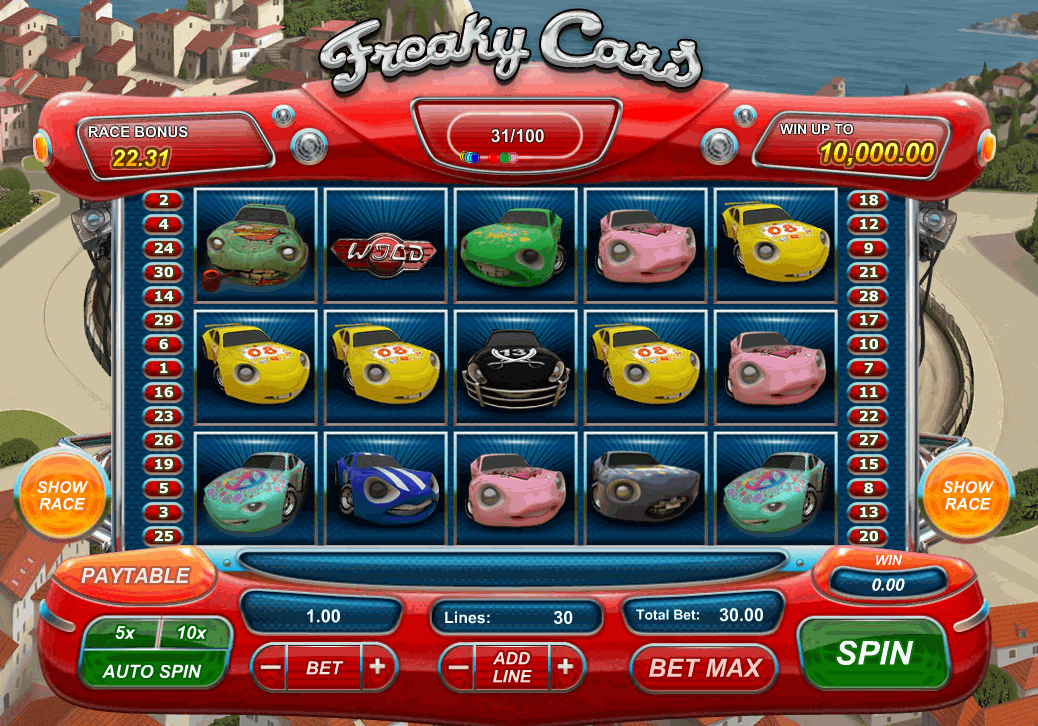Click payline number 1 marker
This screenshot has width=1038, height=726.
tap(163, 368)
